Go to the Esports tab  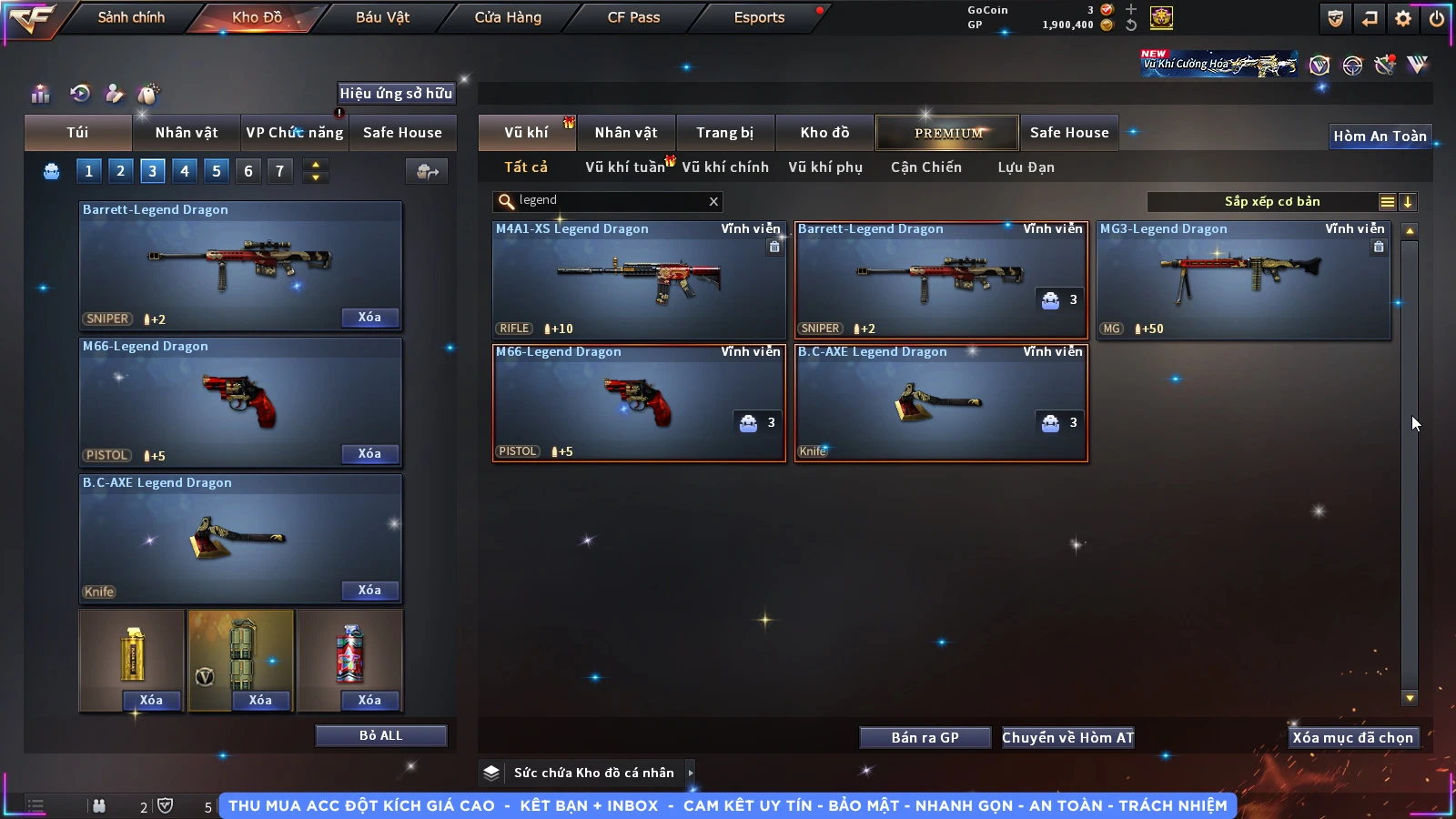(x=759, y=17)
